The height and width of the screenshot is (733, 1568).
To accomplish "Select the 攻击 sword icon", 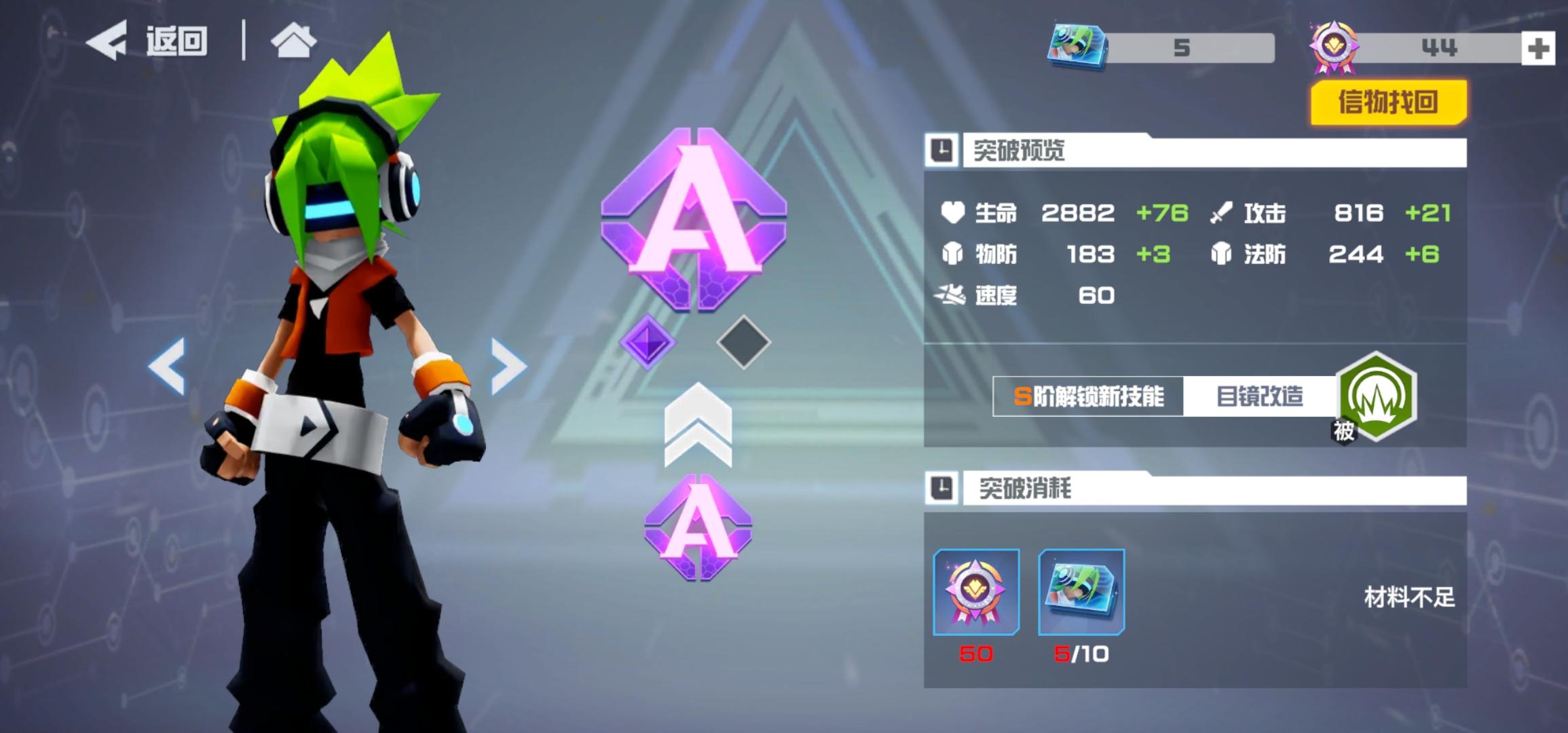I will 1221,212.
